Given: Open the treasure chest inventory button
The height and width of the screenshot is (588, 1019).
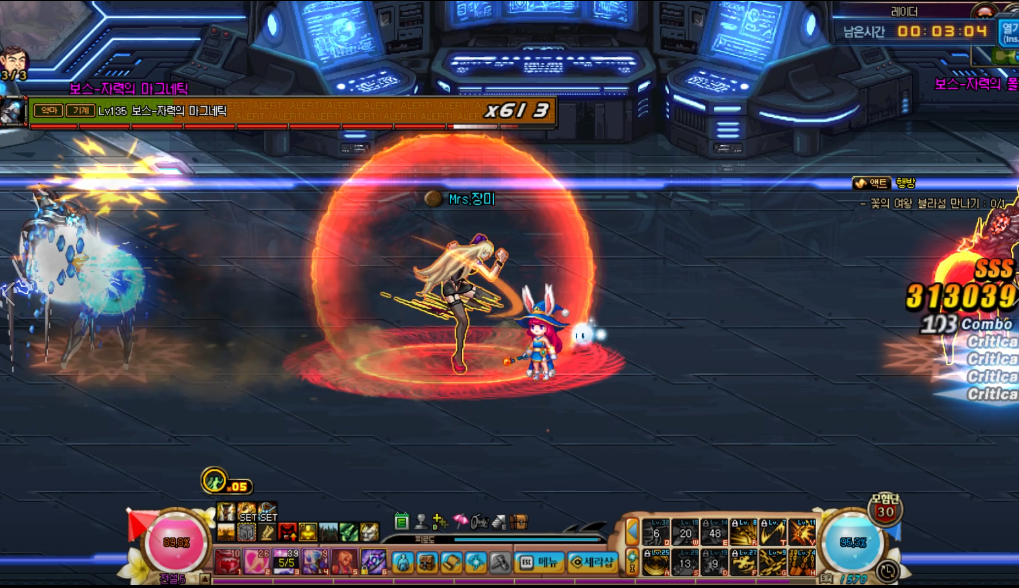Looking at the screenshot, I should click(518, 521).
